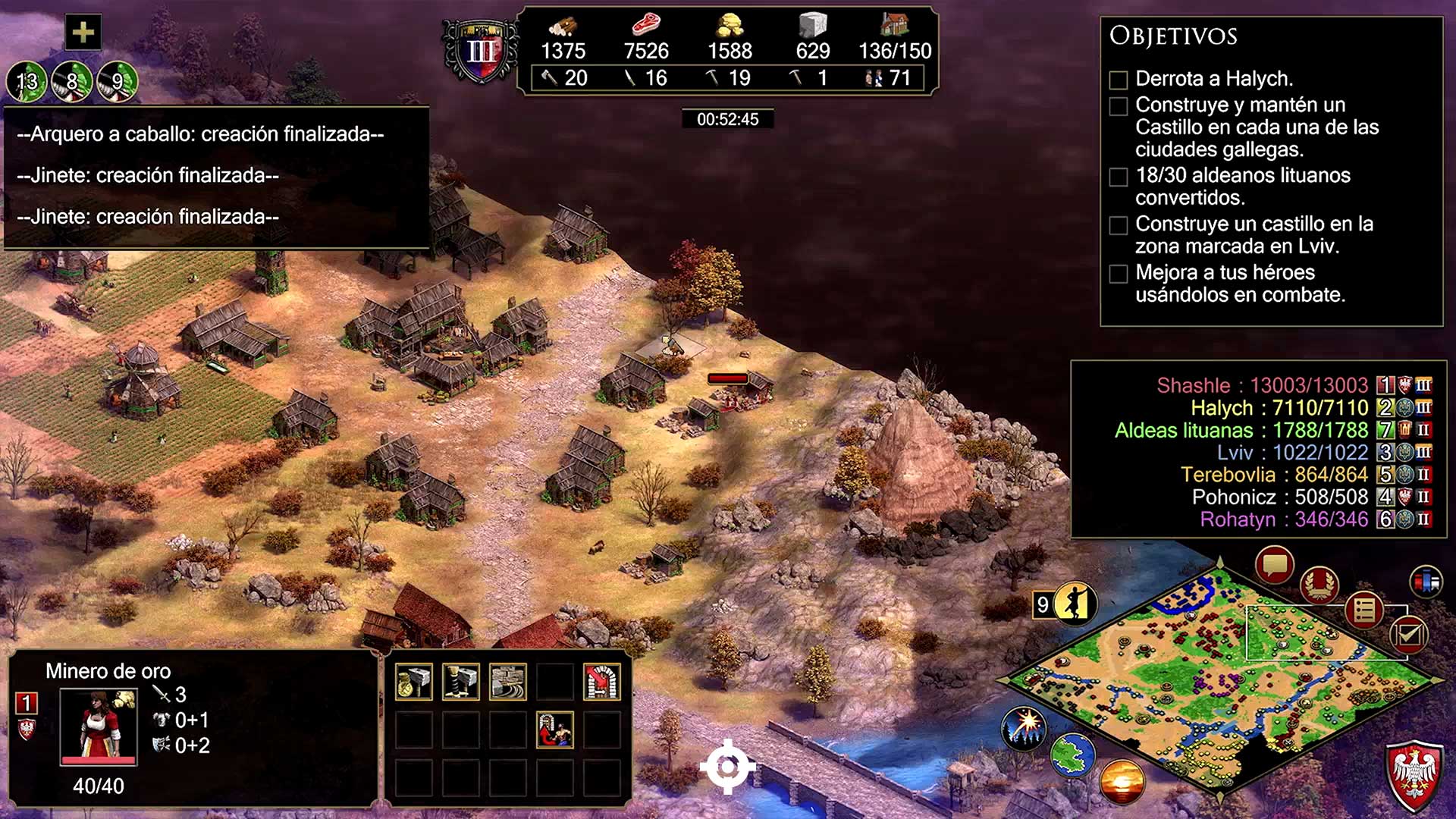
Task: Click the yellow plus button
Action: click(83, 33)
